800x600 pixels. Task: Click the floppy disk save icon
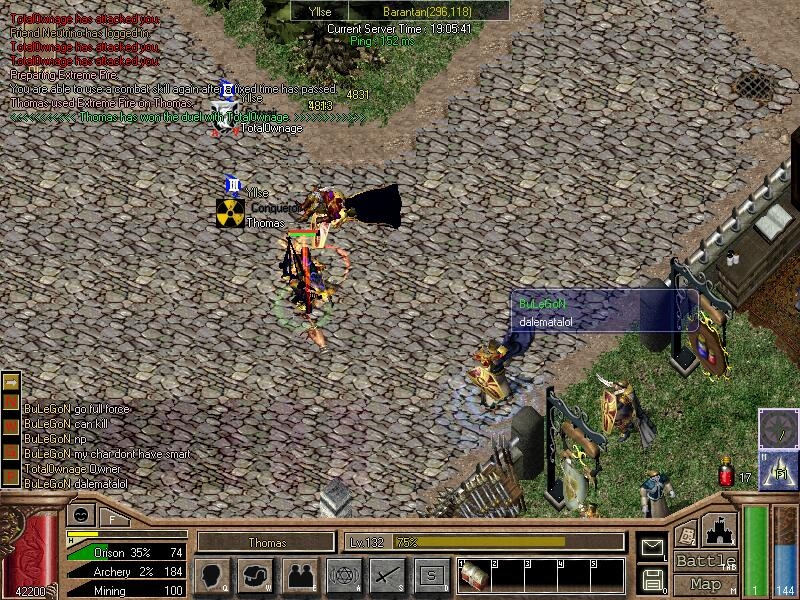(x=652, y=579)
